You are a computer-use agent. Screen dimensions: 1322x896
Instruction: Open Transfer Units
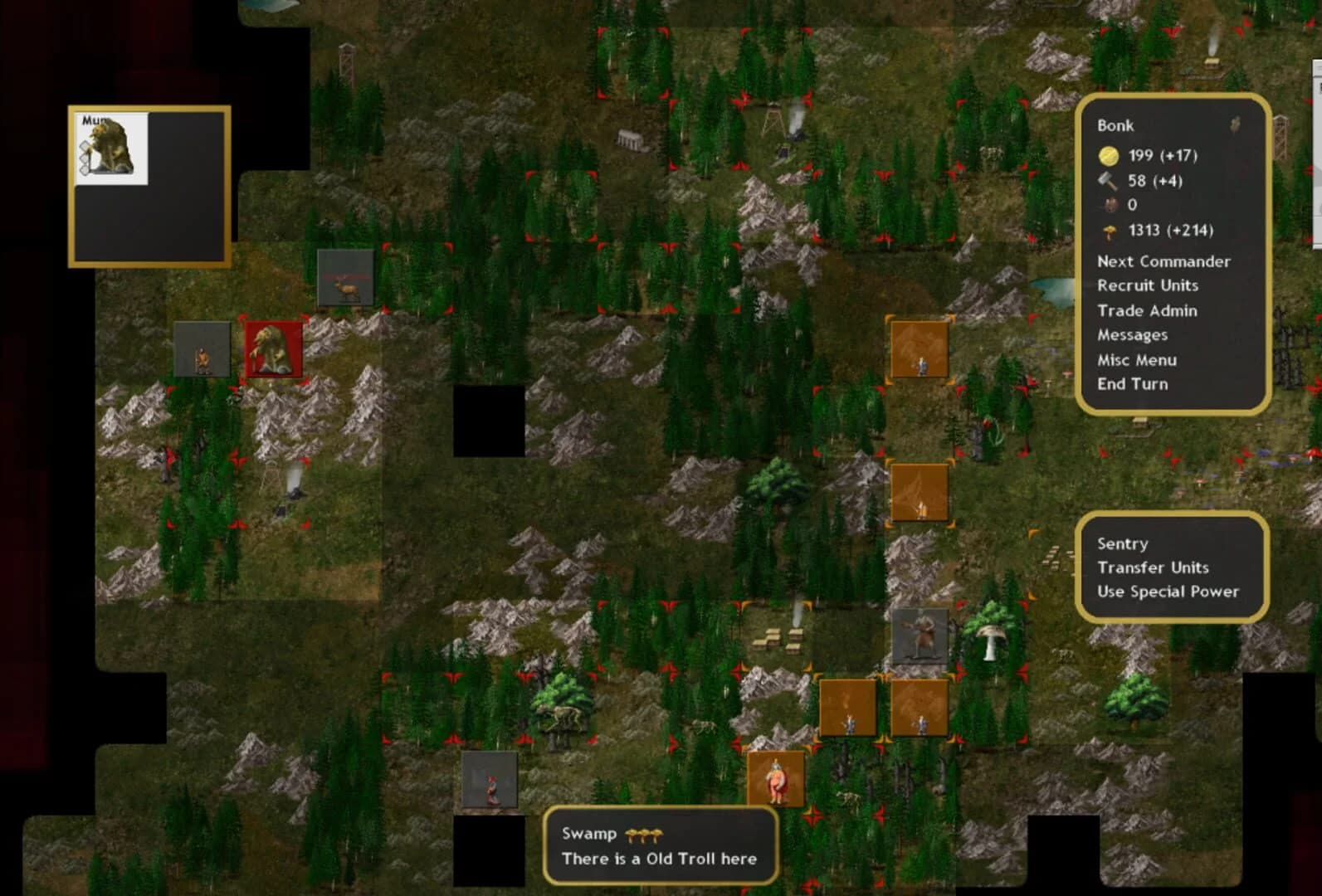1153,568
